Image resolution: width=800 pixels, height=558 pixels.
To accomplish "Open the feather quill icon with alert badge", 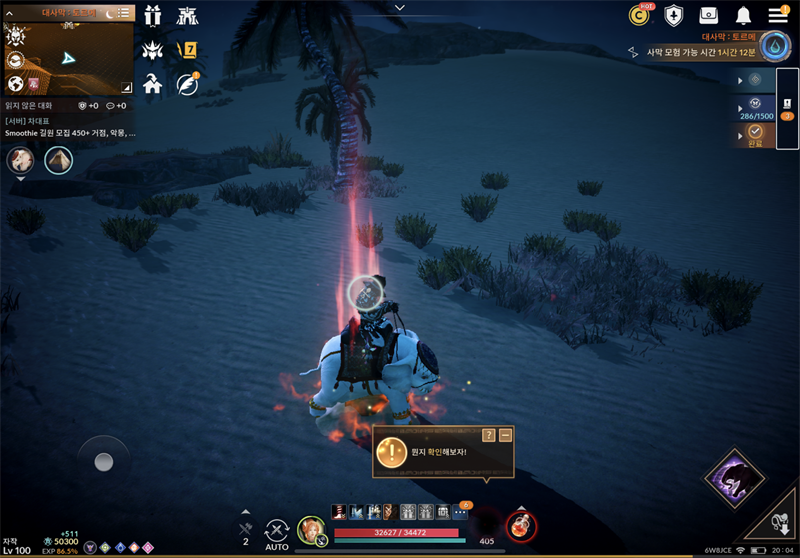I will 187,84.
